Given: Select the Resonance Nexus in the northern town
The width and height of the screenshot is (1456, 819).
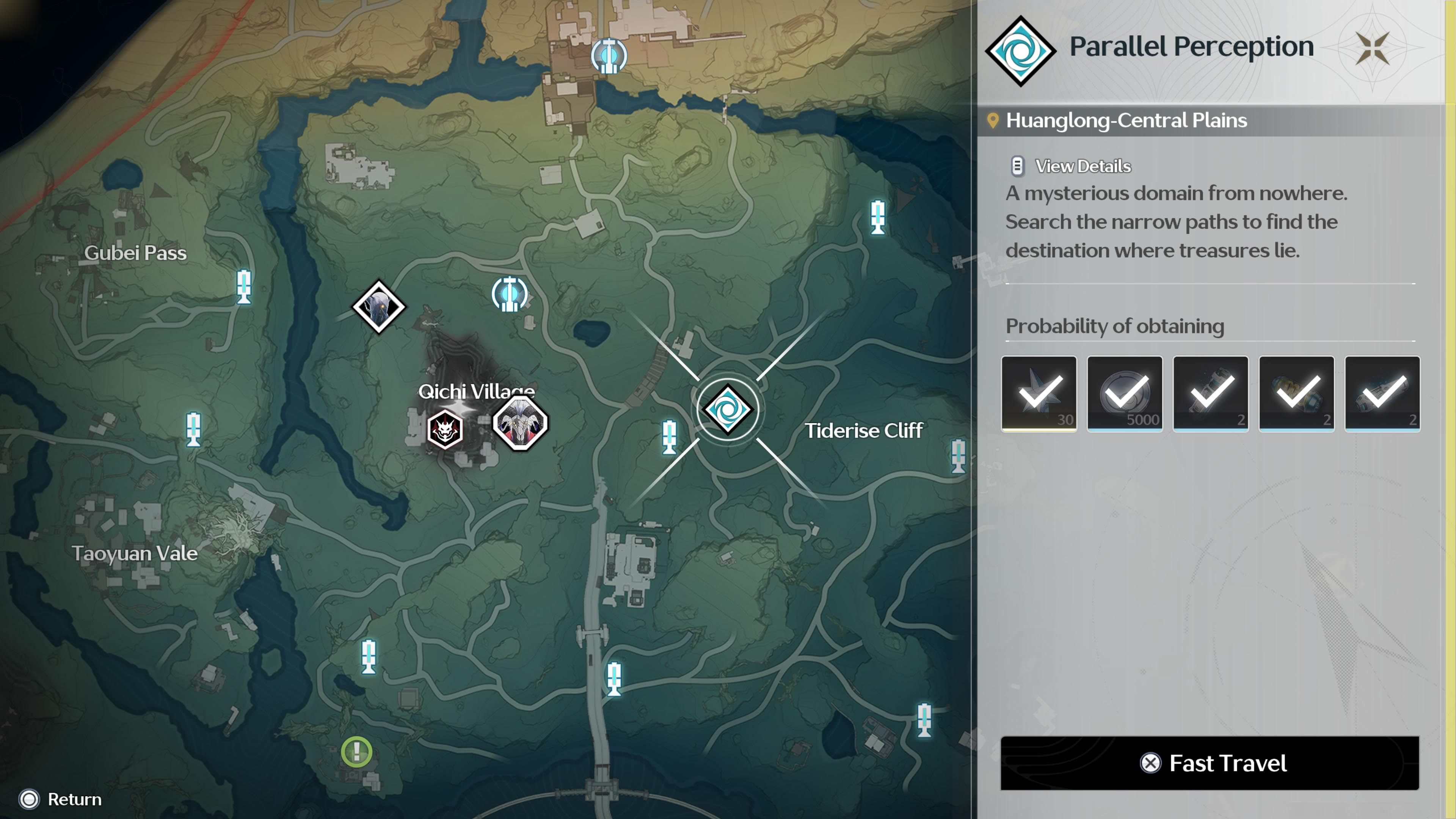Looking at the screenshot, I should pyautogui.click(x=608, y=56).
